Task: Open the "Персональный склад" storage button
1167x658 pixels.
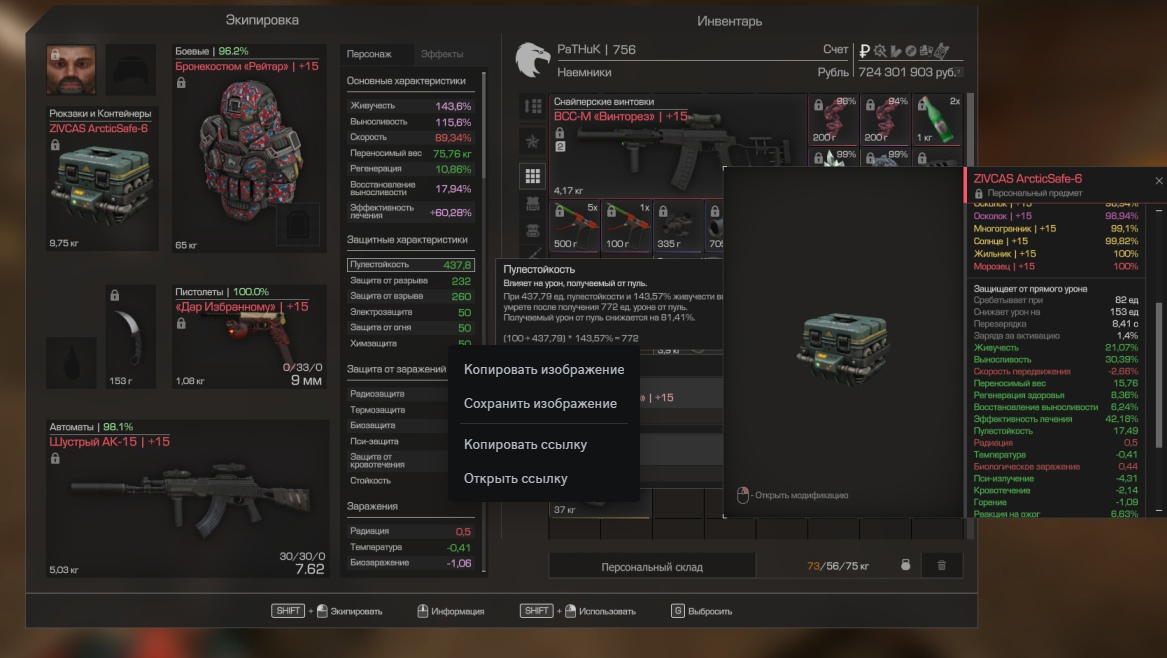Action: (x=651, y=567)
